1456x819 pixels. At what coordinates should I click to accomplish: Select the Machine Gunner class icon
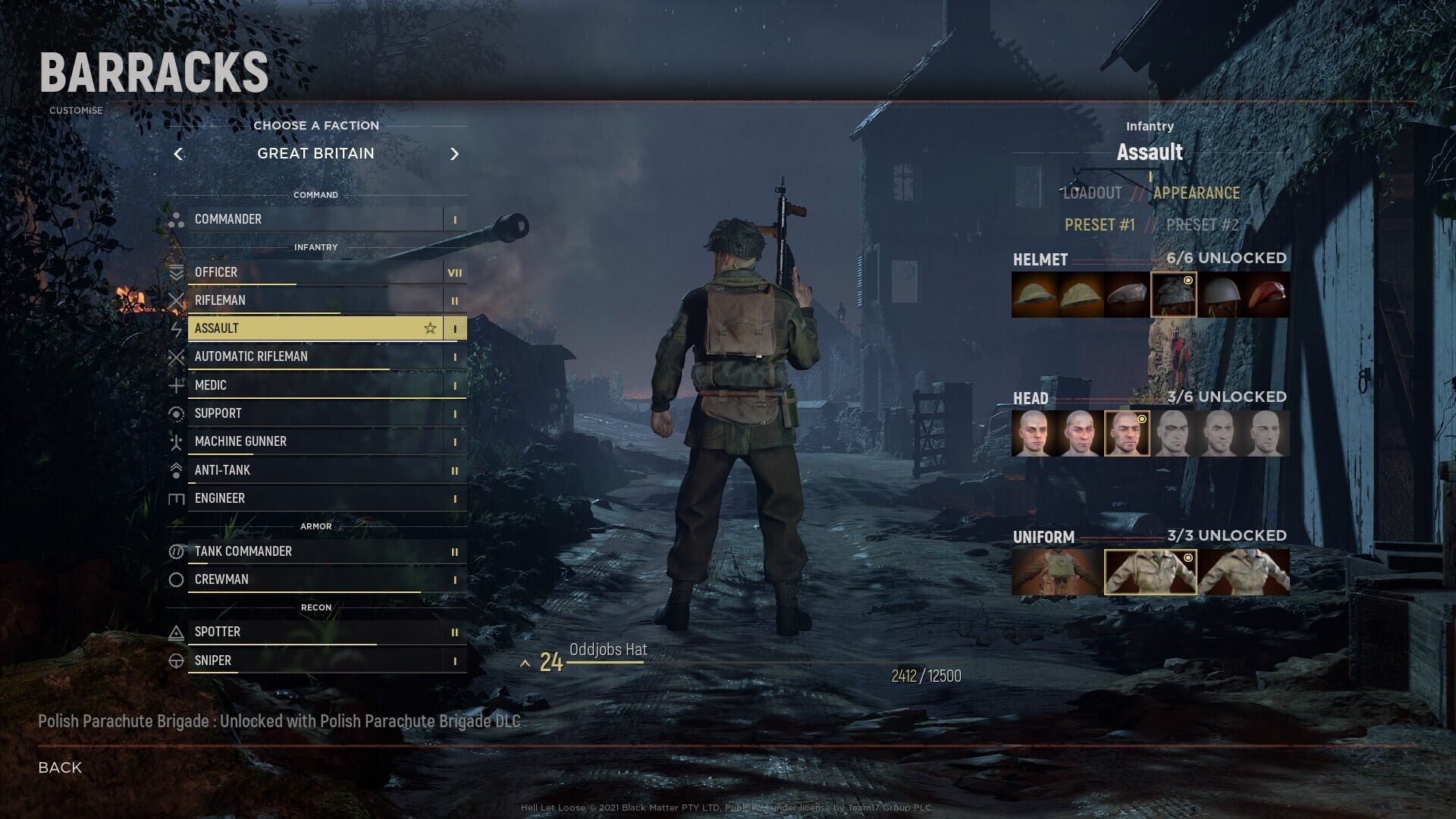click(x=177, y=441)
